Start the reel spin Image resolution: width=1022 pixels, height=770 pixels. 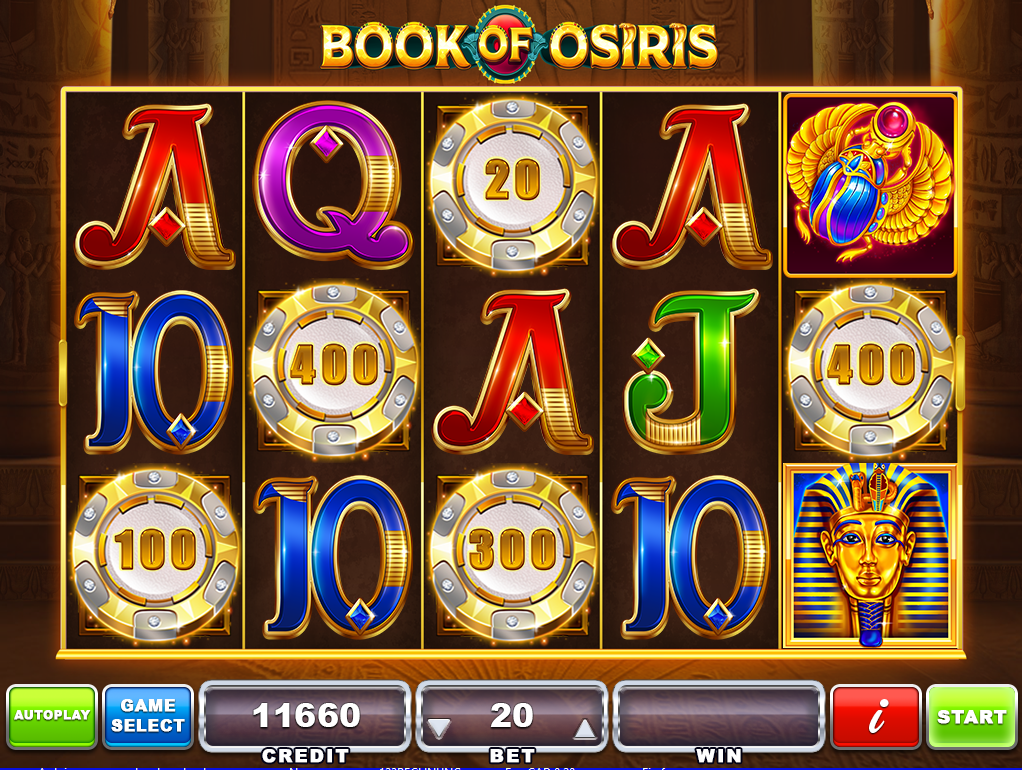point(971,716)
